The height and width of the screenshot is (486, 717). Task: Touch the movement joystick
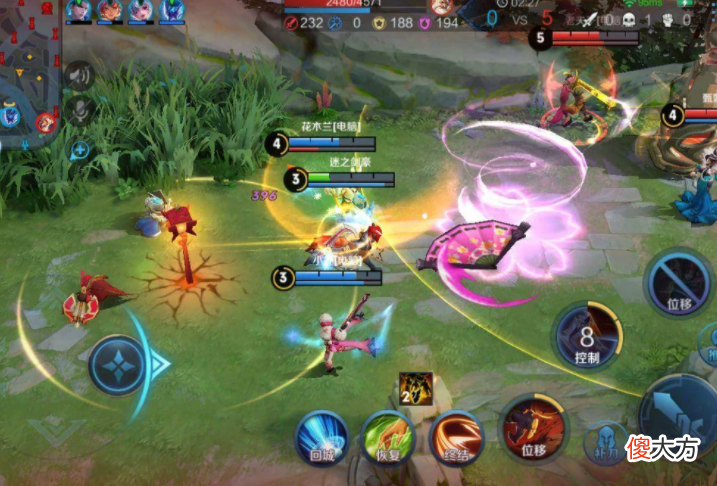(118, 365)
